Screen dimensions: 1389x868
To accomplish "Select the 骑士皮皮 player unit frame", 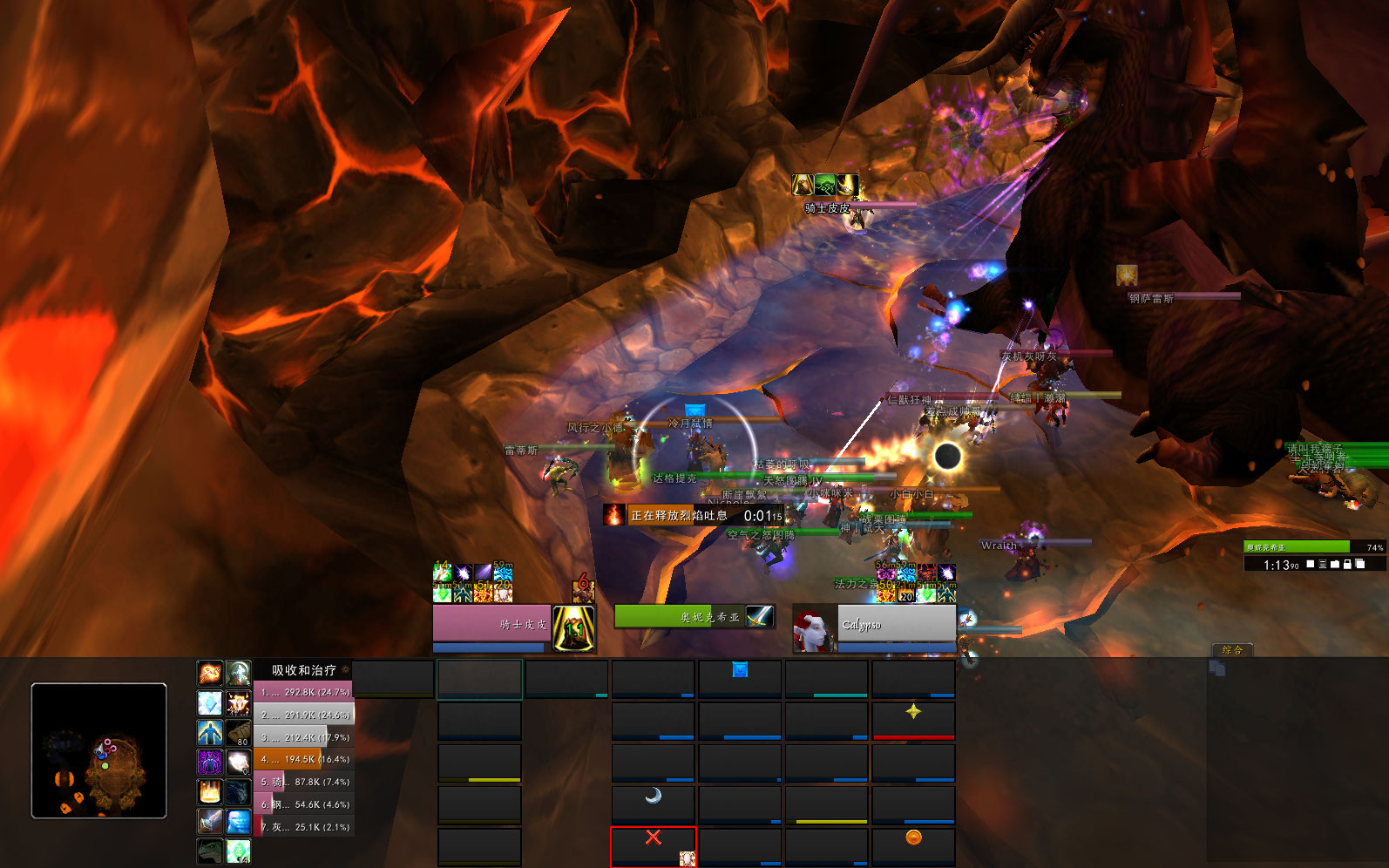I will 492,623.
